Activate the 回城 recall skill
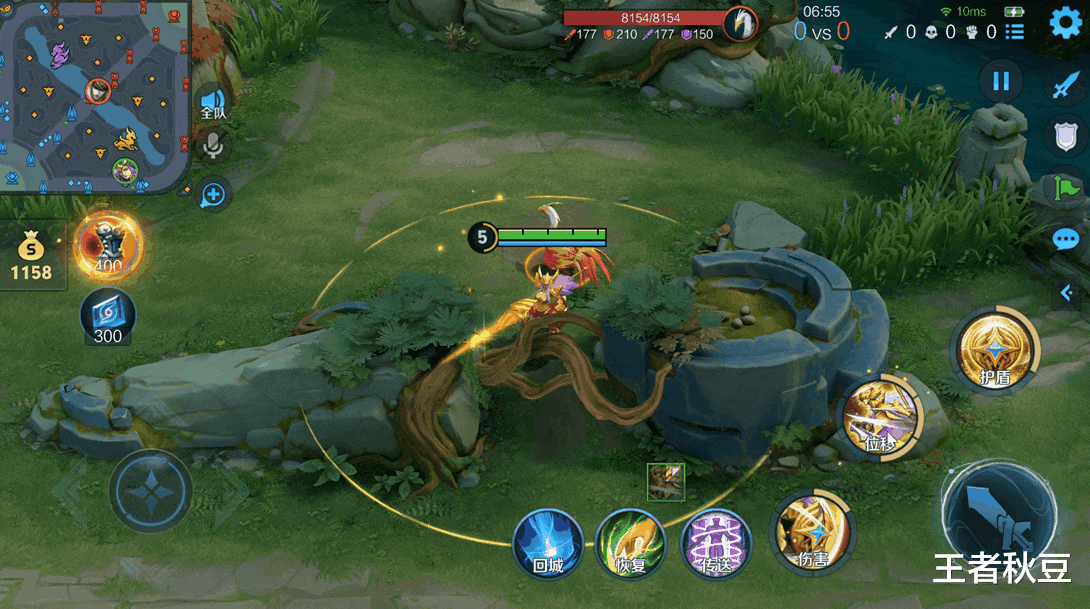 coord(547,544)
